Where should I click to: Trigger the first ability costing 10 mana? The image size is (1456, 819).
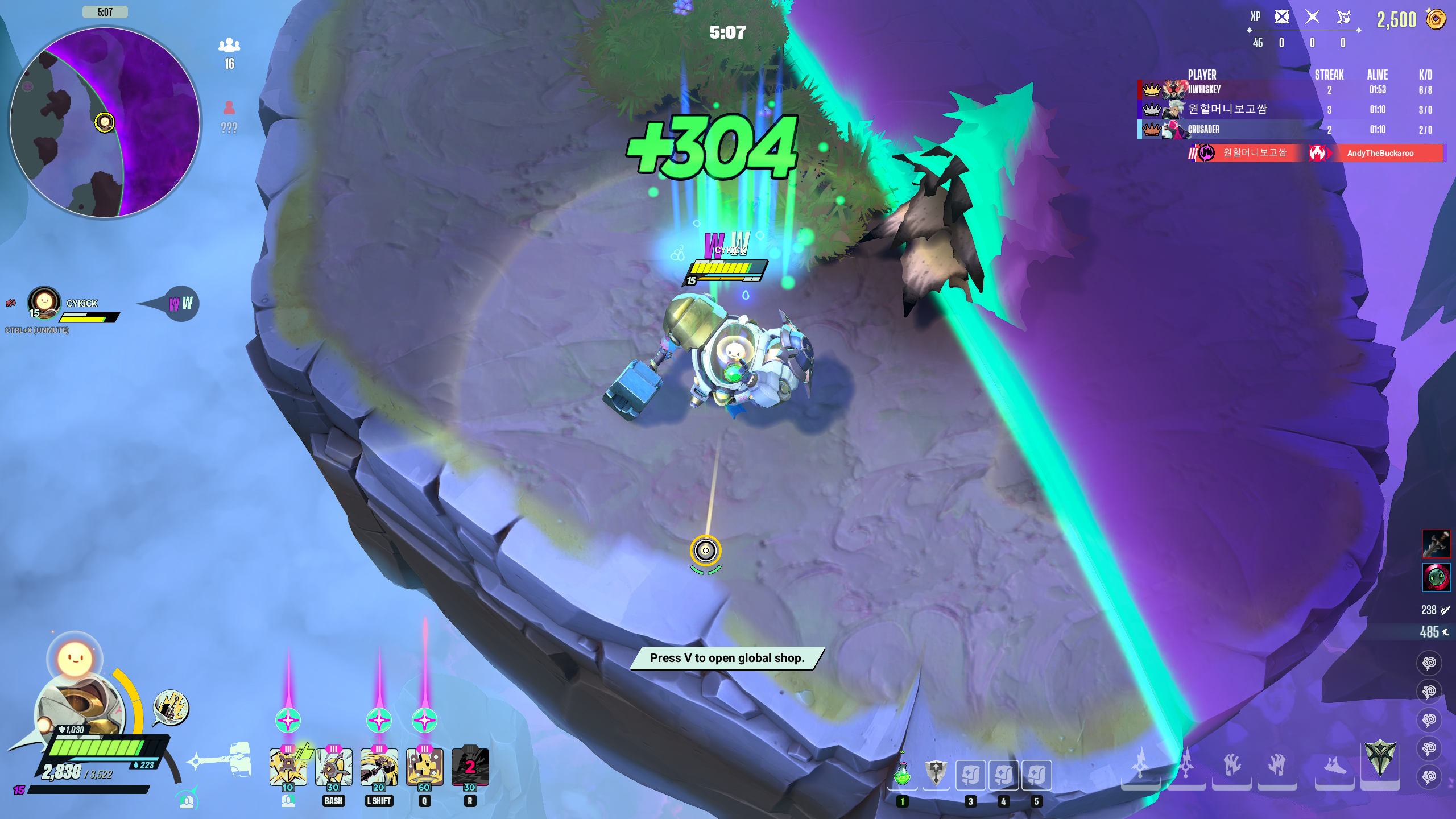coord(288,767)
